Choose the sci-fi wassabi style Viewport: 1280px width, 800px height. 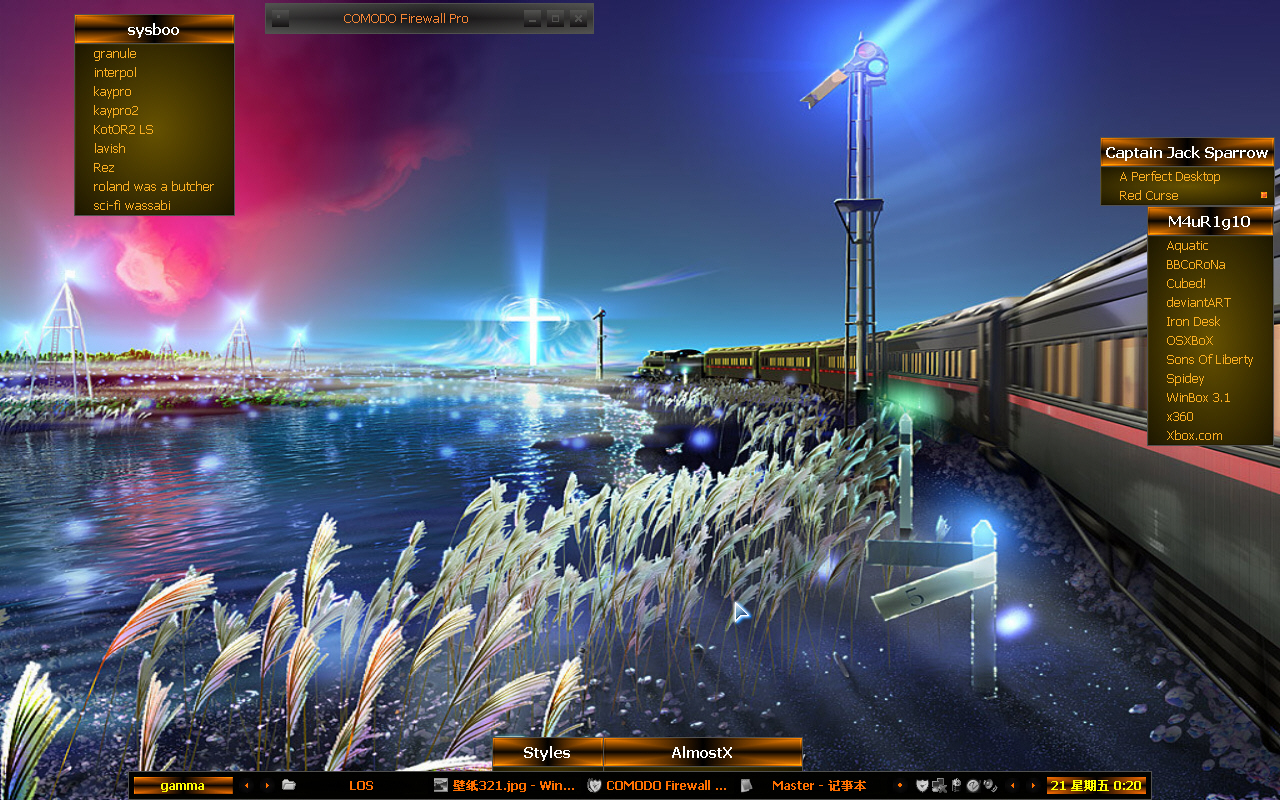[x=132, y=206]
